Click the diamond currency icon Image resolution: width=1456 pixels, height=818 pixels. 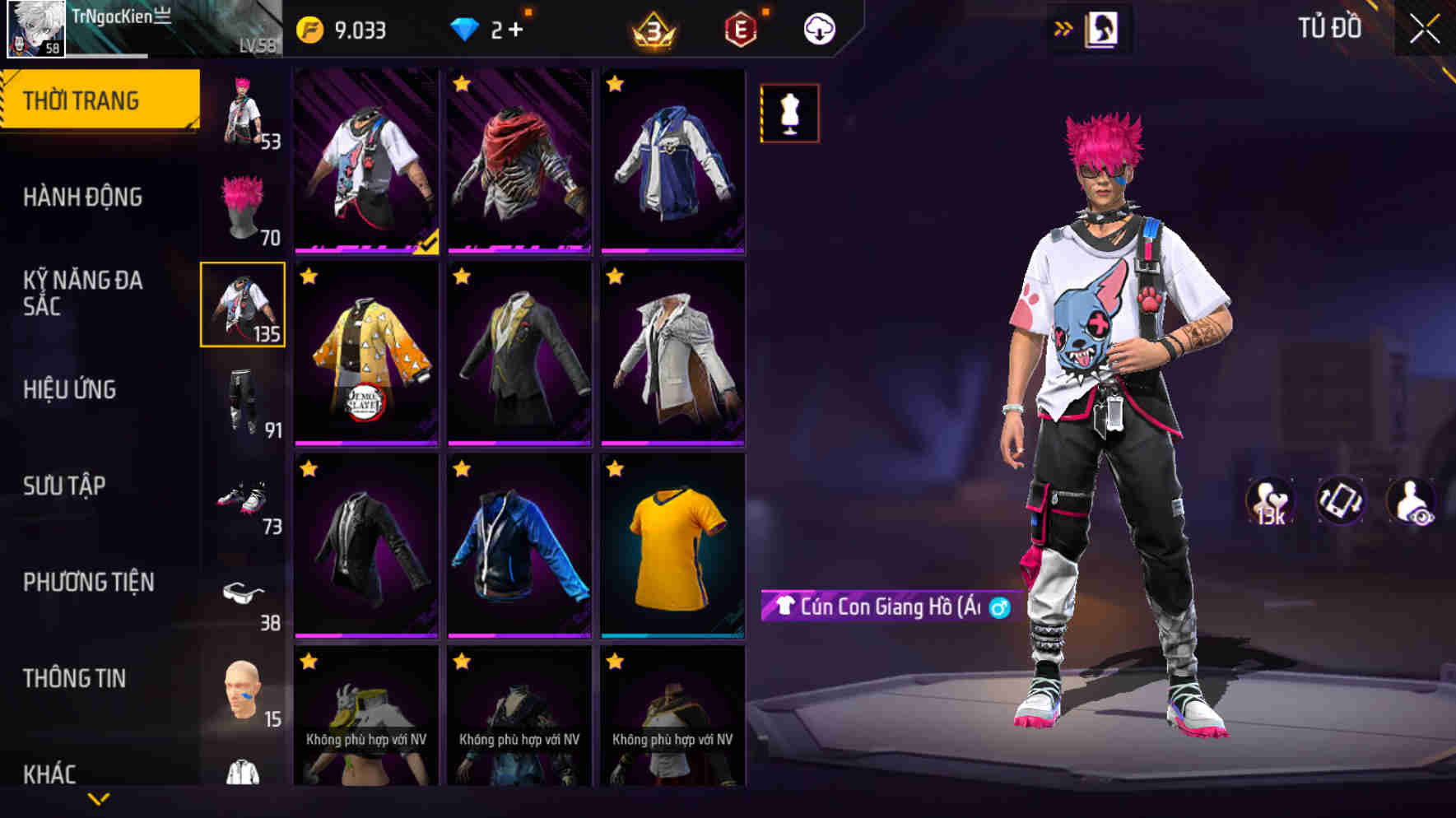coord(465,29)
